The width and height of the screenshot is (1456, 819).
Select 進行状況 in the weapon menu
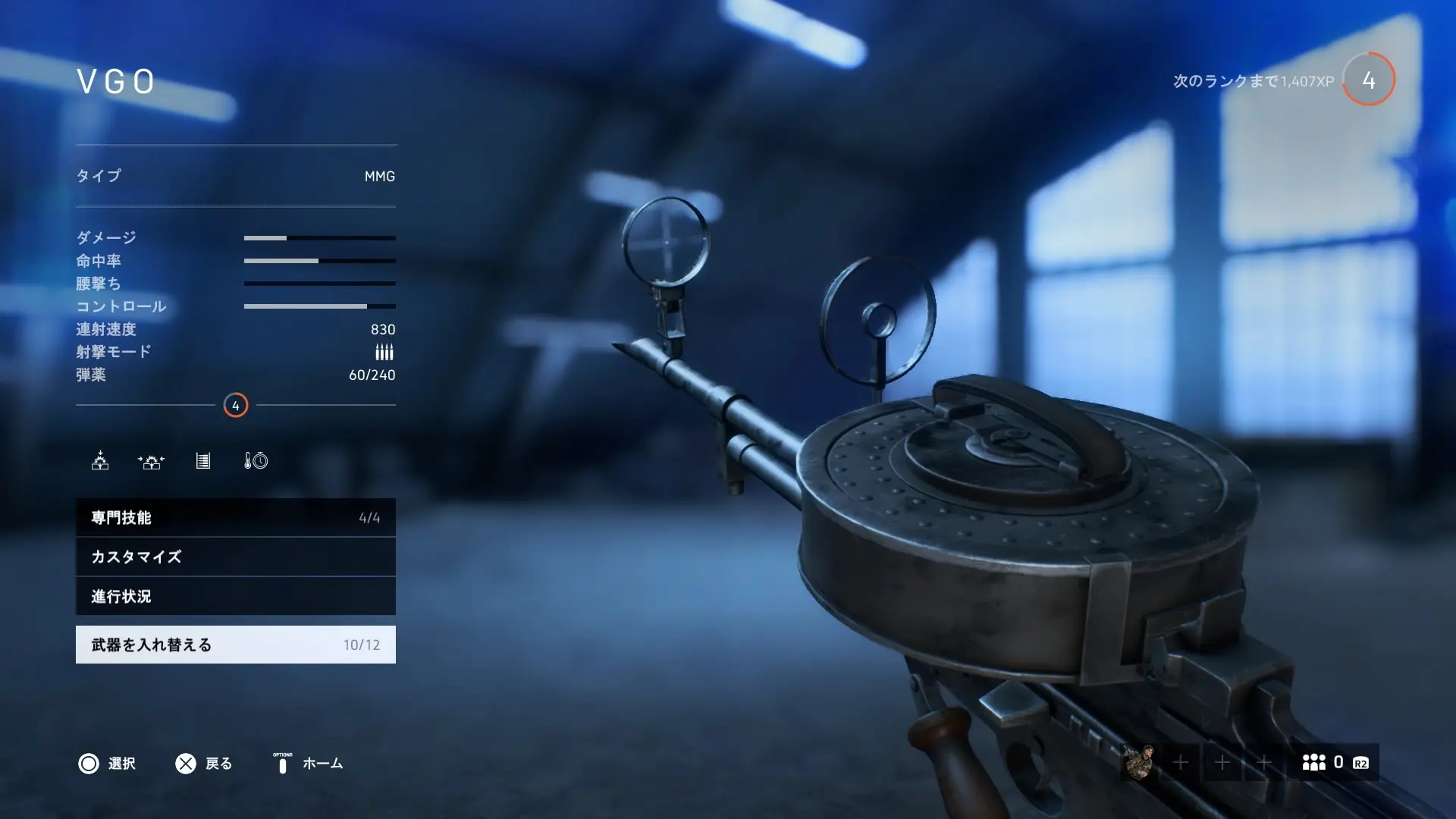click(x=235, y=597)
